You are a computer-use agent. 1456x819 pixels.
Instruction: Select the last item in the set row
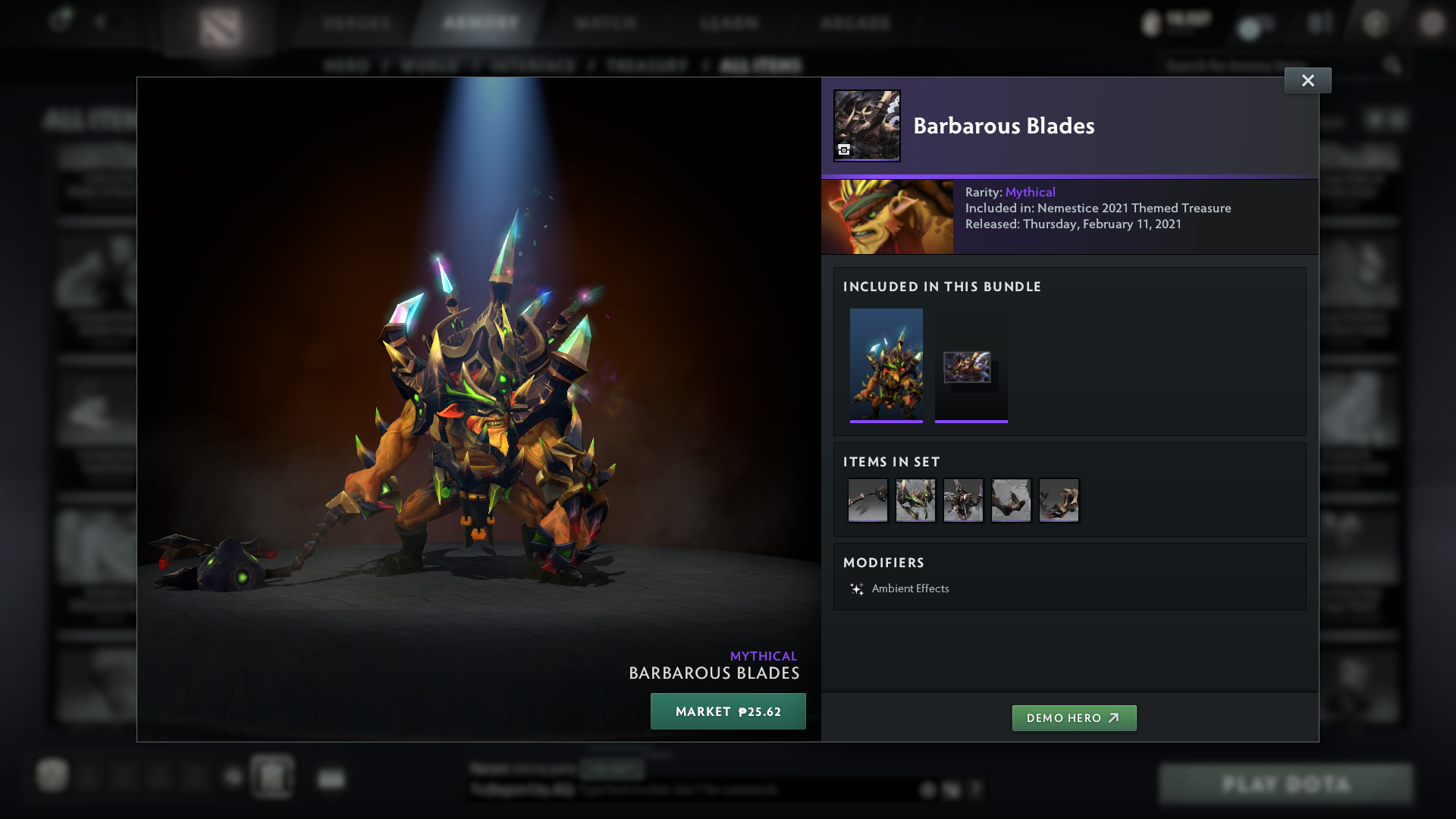pos(1059,500)
